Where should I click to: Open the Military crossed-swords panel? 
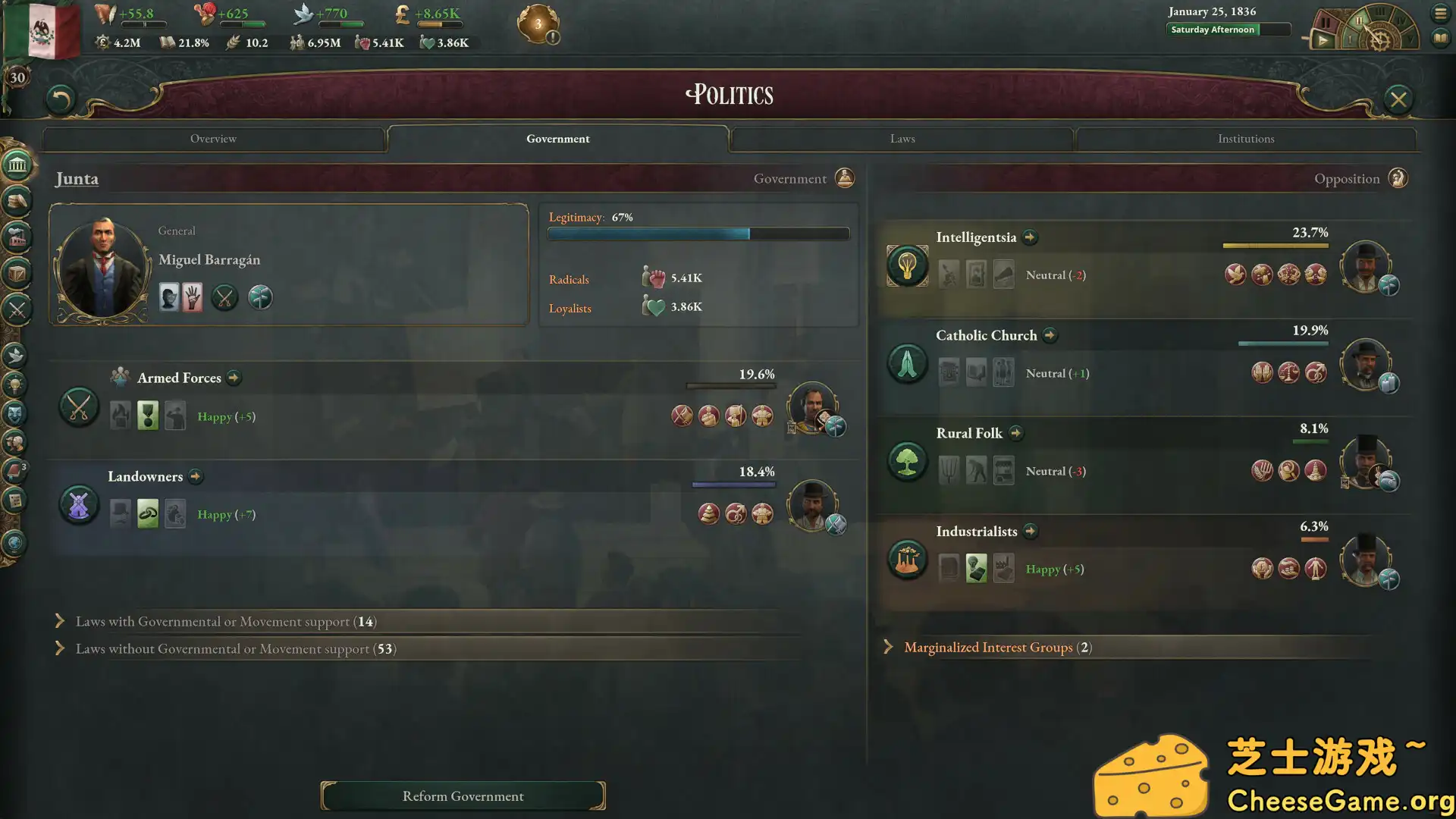tap(17, 310)
